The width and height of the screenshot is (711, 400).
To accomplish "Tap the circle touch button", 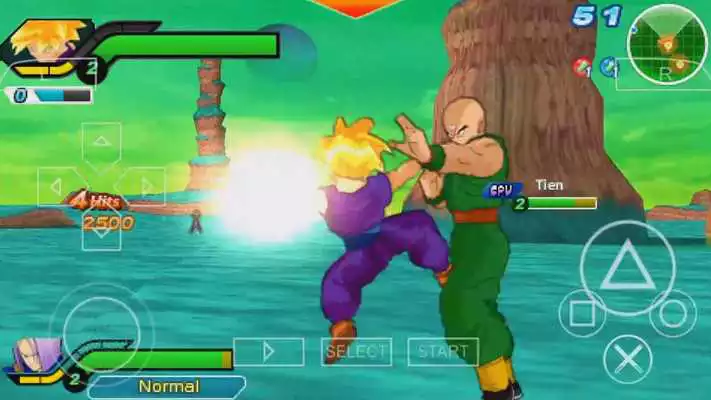I will 672,313.
